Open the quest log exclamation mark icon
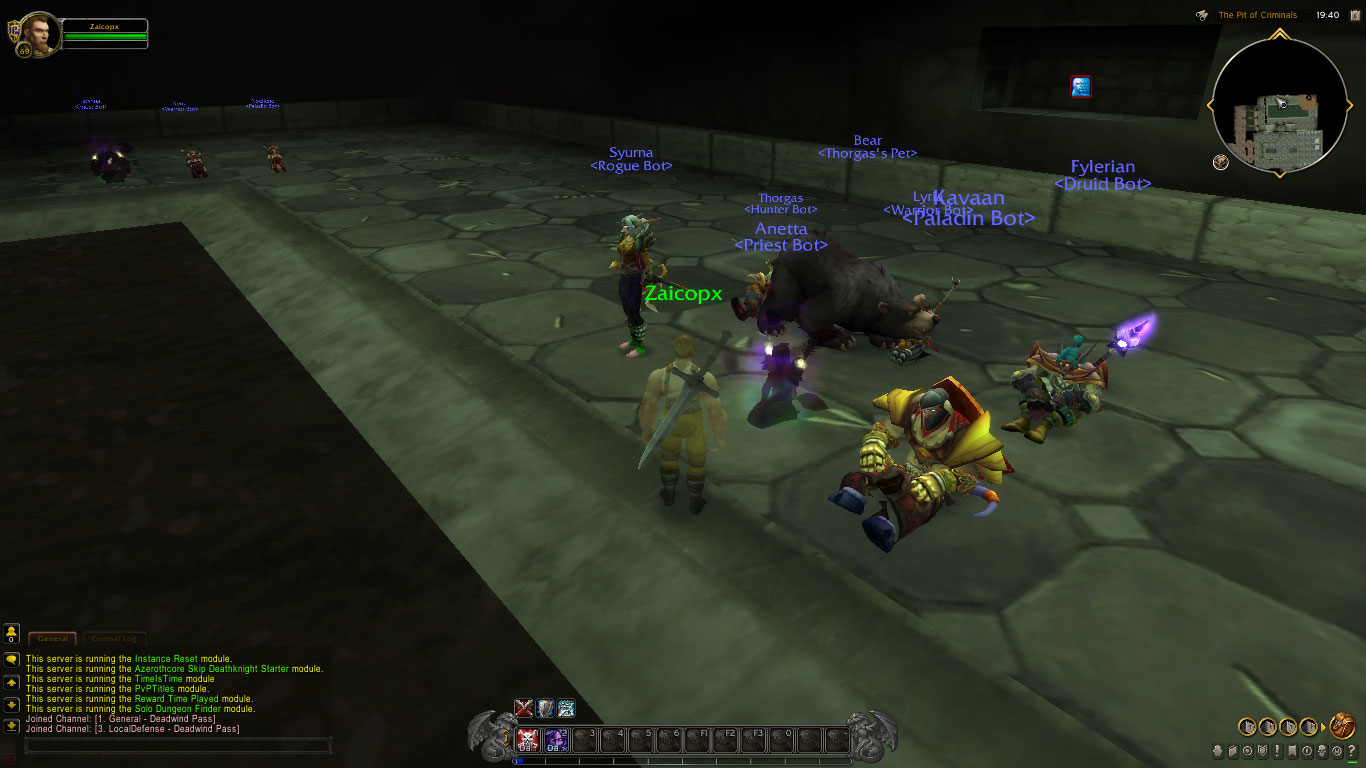This screenshot has width=1366, height=768. pos(1277,752)
